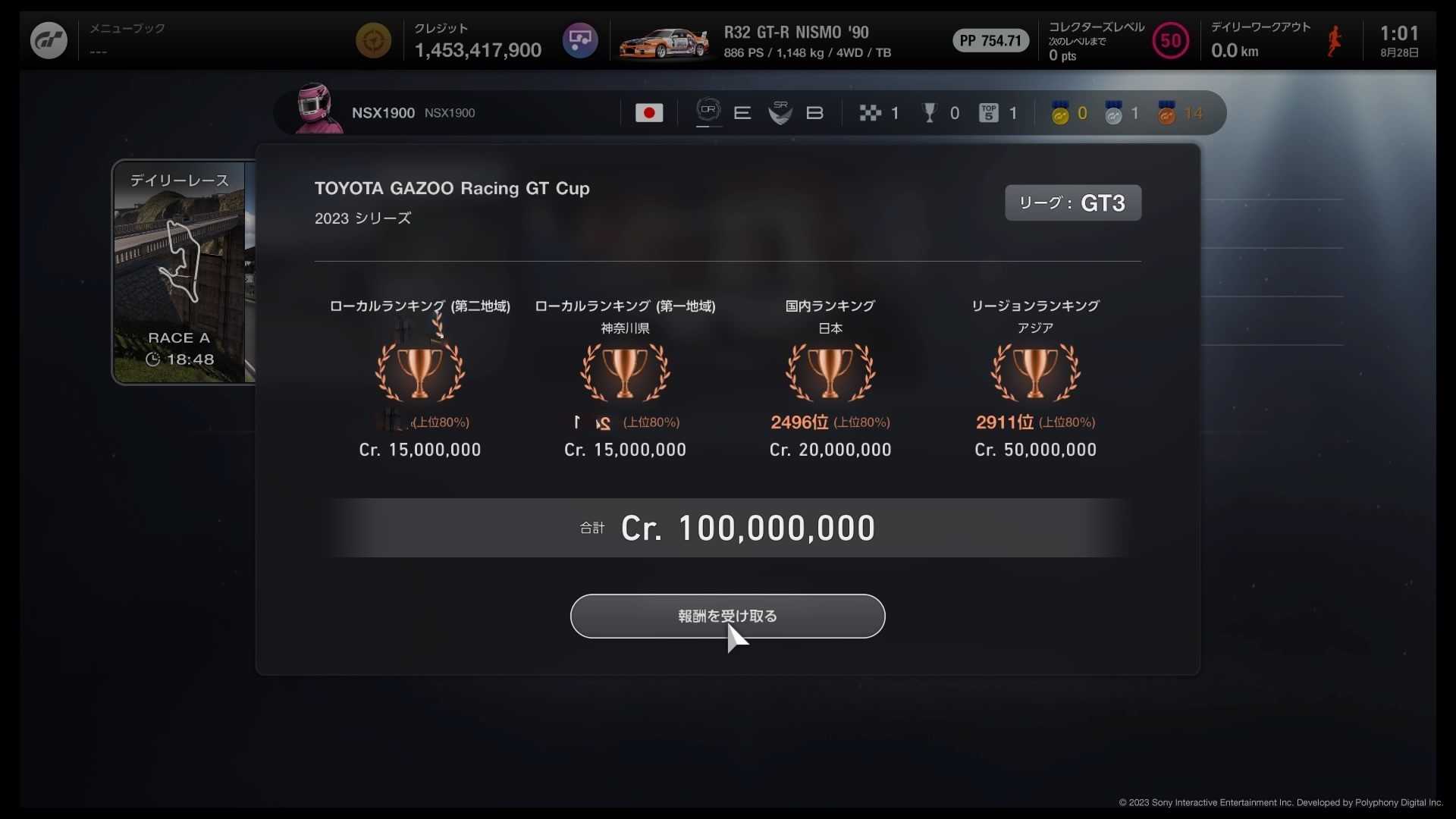Click the silver medal counter icon
The image size is (1456, 819).
point(1114,112)
